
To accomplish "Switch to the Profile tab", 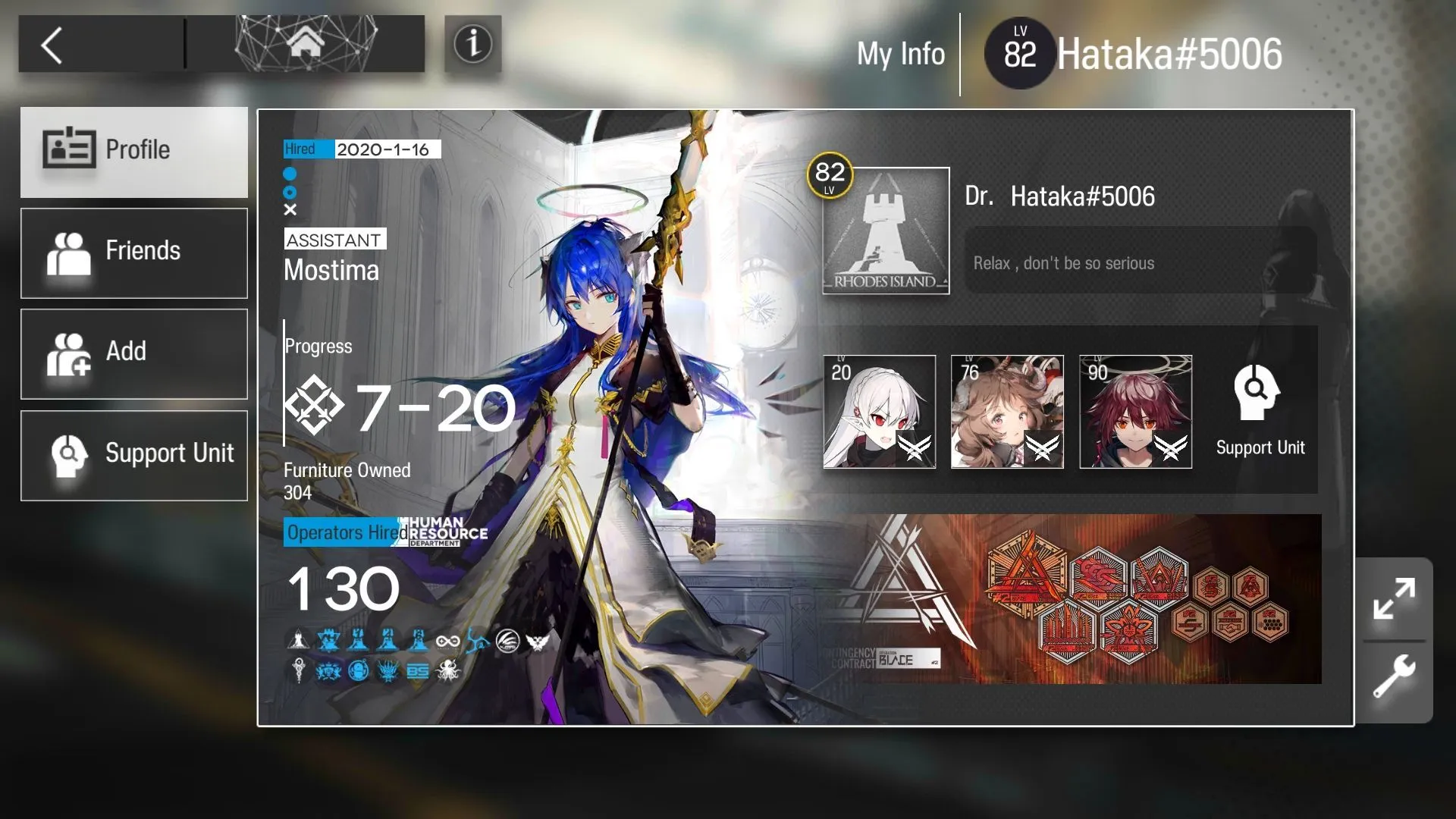I will point(134,151).
